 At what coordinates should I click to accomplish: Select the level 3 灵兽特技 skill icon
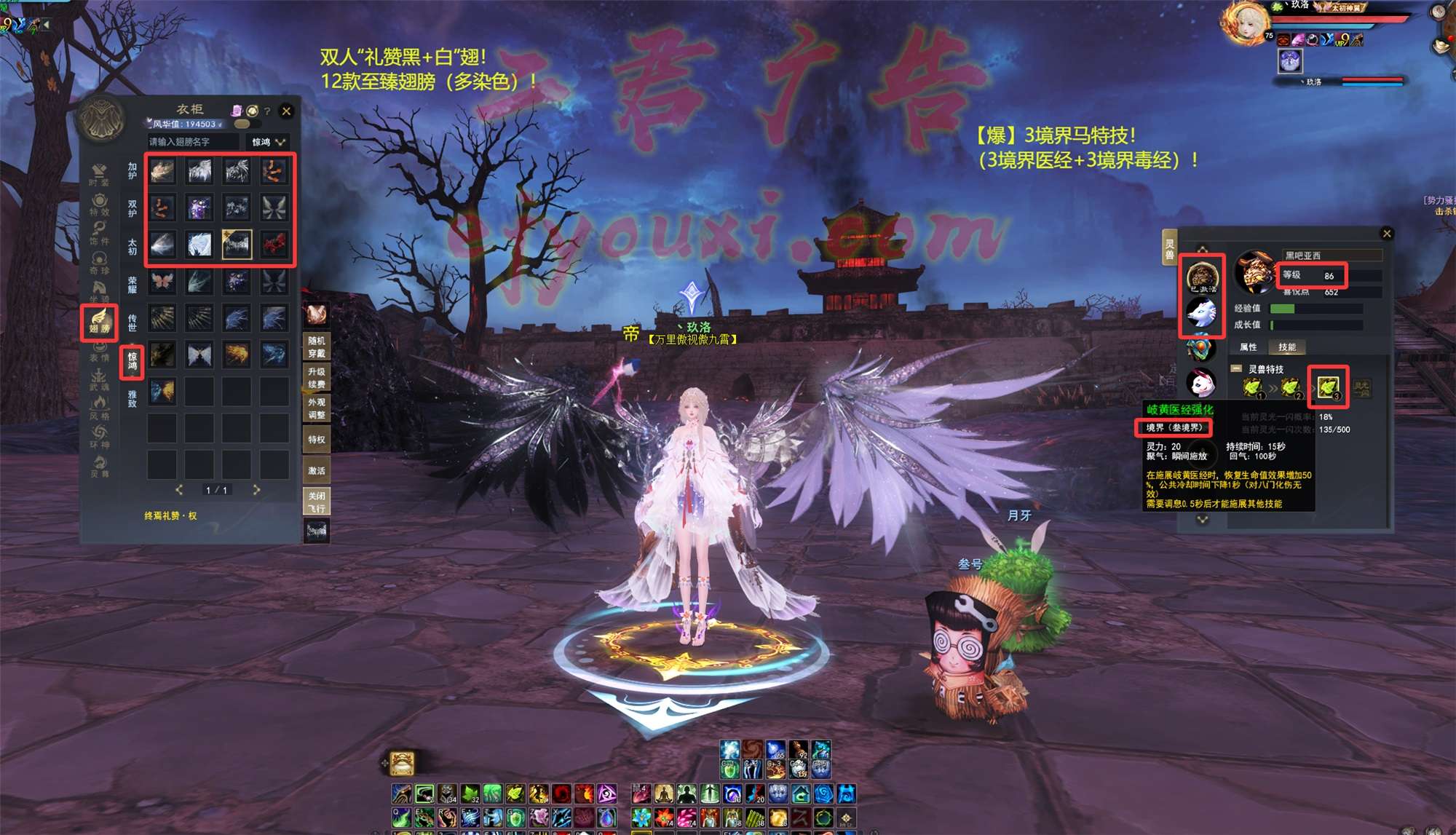point(1328,387)
